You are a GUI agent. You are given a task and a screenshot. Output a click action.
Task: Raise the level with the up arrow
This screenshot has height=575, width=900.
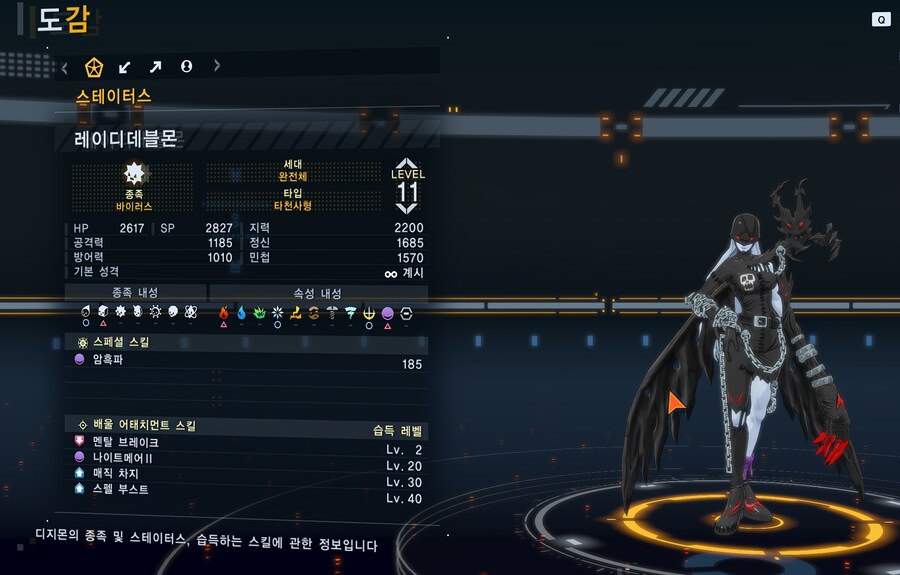pyautogui.click(x=407, y=163)
